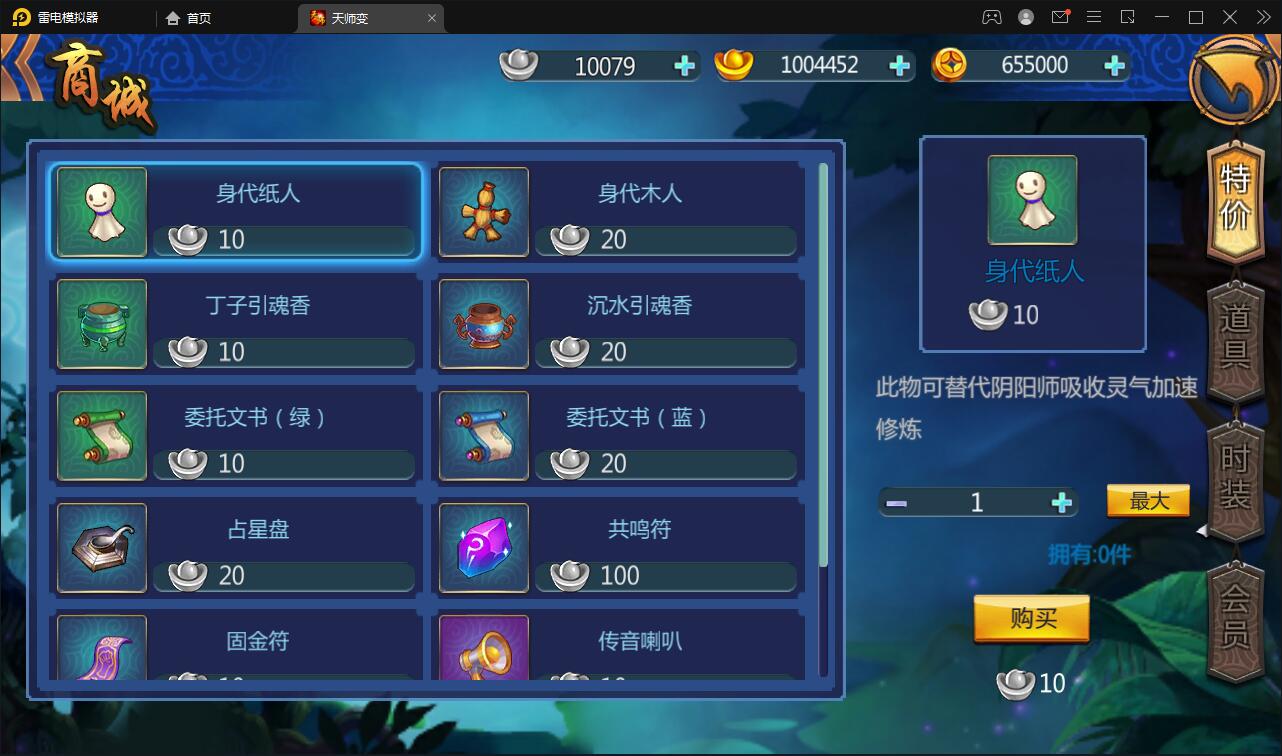Select the 共鸣符 purple gem icon
Screen dimensions: 1282x756
point(483,547)
